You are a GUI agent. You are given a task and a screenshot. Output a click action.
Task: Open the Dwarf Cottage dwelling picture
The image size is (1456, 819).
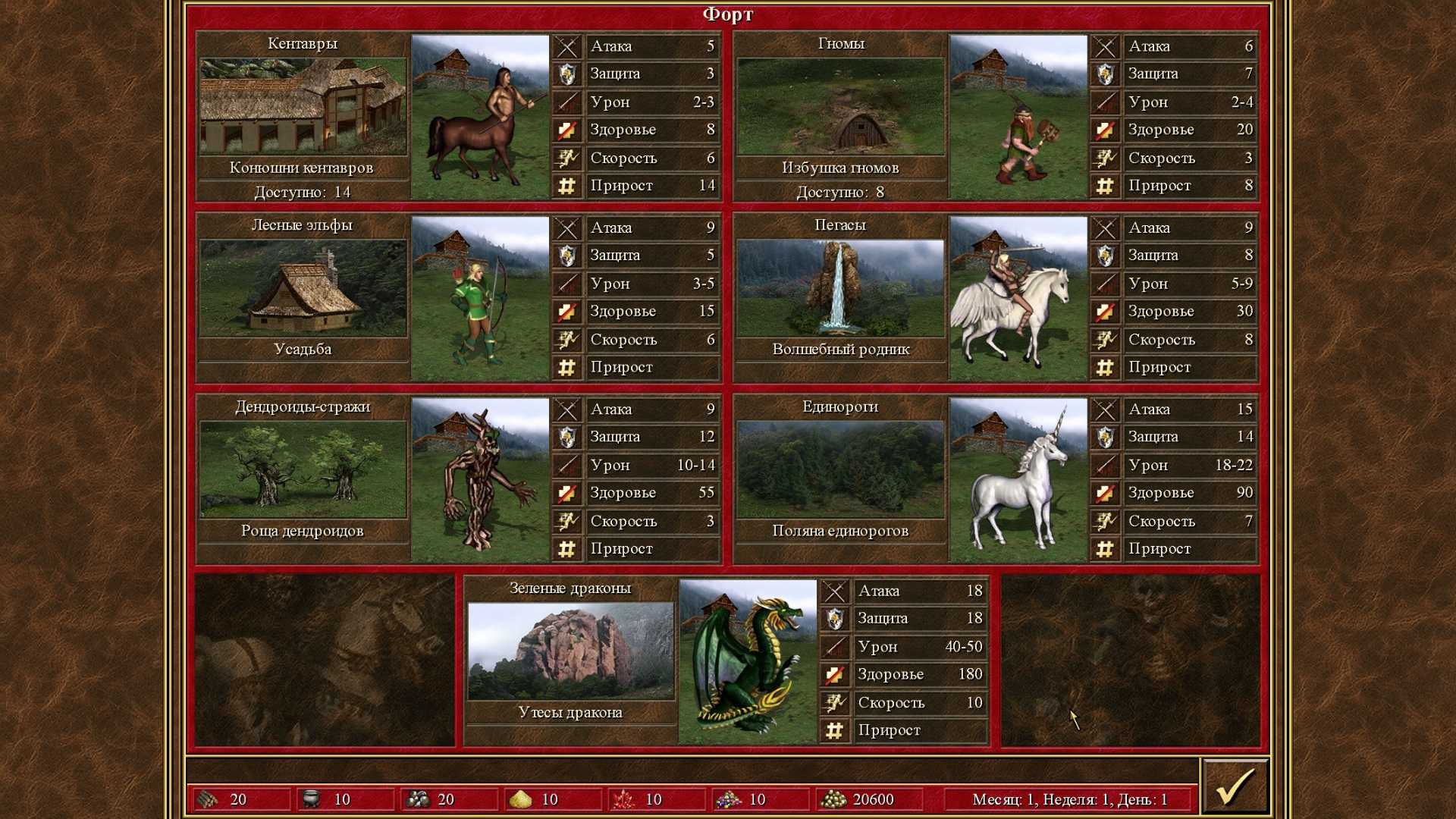pyautogui.click(x=840, y=107)
